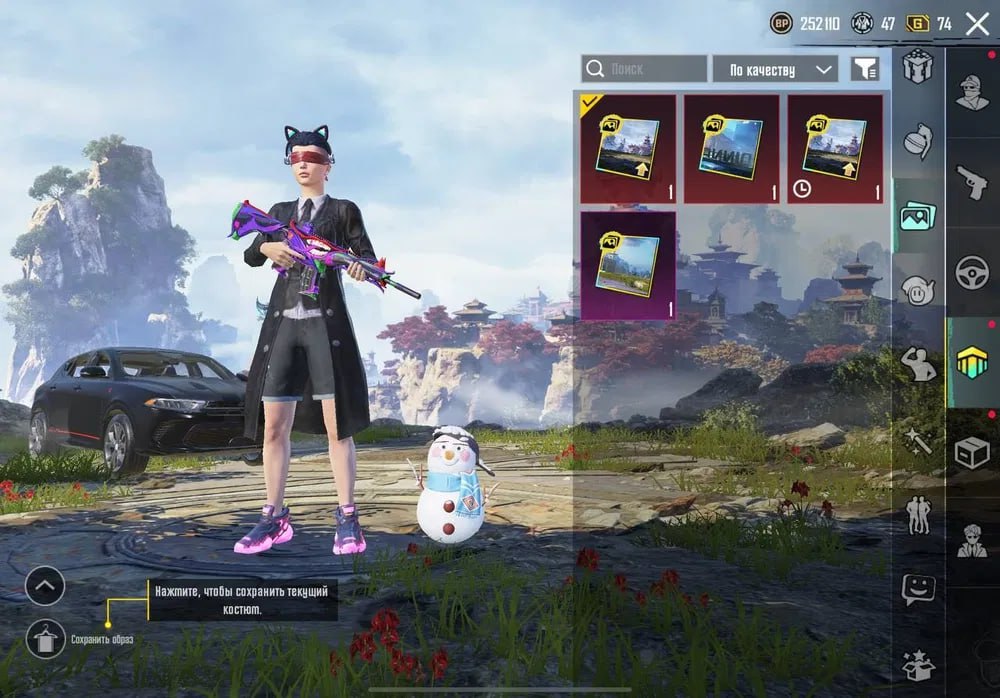Screen dimensions: 1000x698
Task: Open the pistol weapon skins tab
Action: point(971,182)
